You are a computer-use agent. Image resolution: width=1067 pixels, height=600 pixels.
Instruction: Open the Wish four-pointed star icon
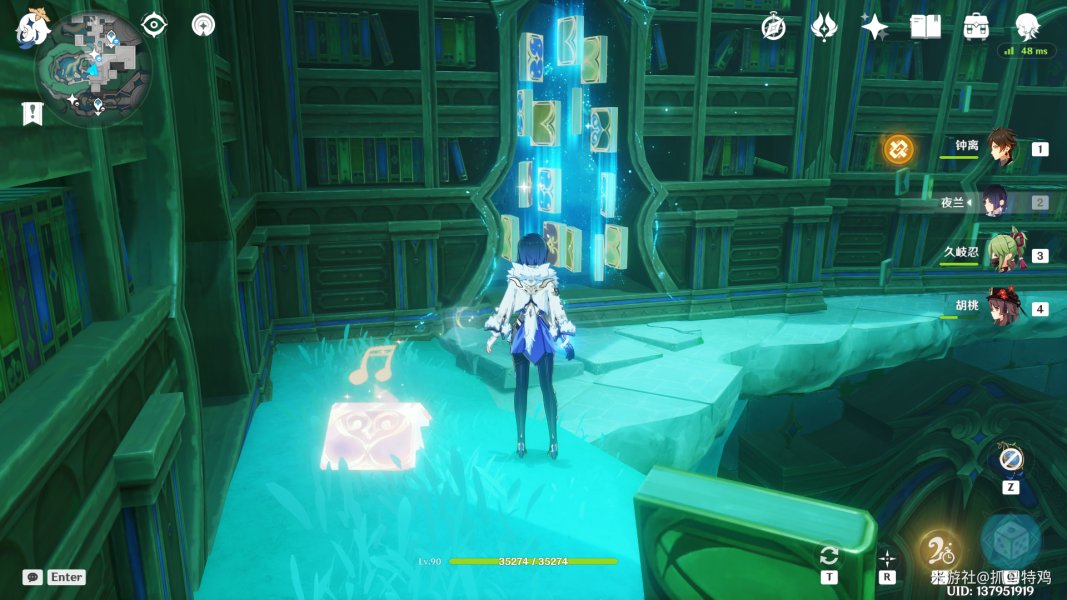pos(874,27)
